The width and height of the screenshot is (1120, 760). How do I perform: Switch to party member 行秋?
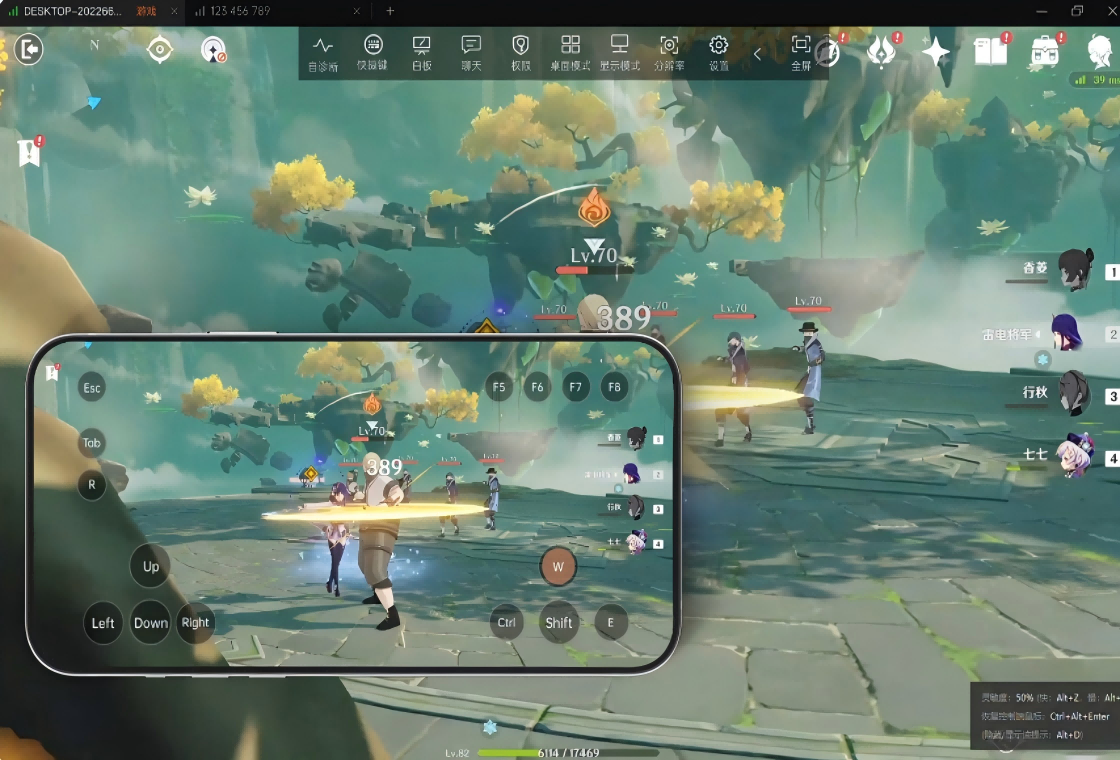coord(1075,393)
